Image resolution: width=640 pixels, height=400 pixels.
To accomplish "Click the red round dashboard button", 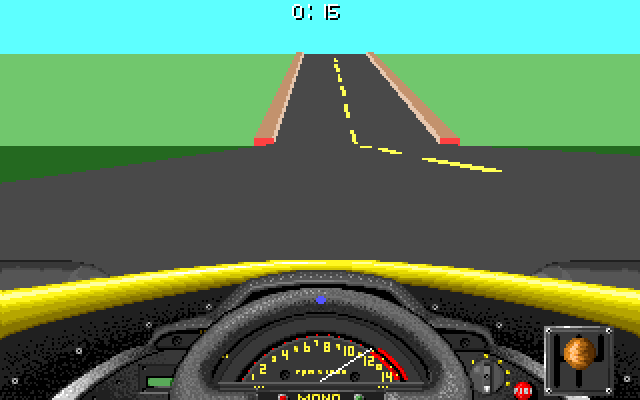I will pos(520,389).
